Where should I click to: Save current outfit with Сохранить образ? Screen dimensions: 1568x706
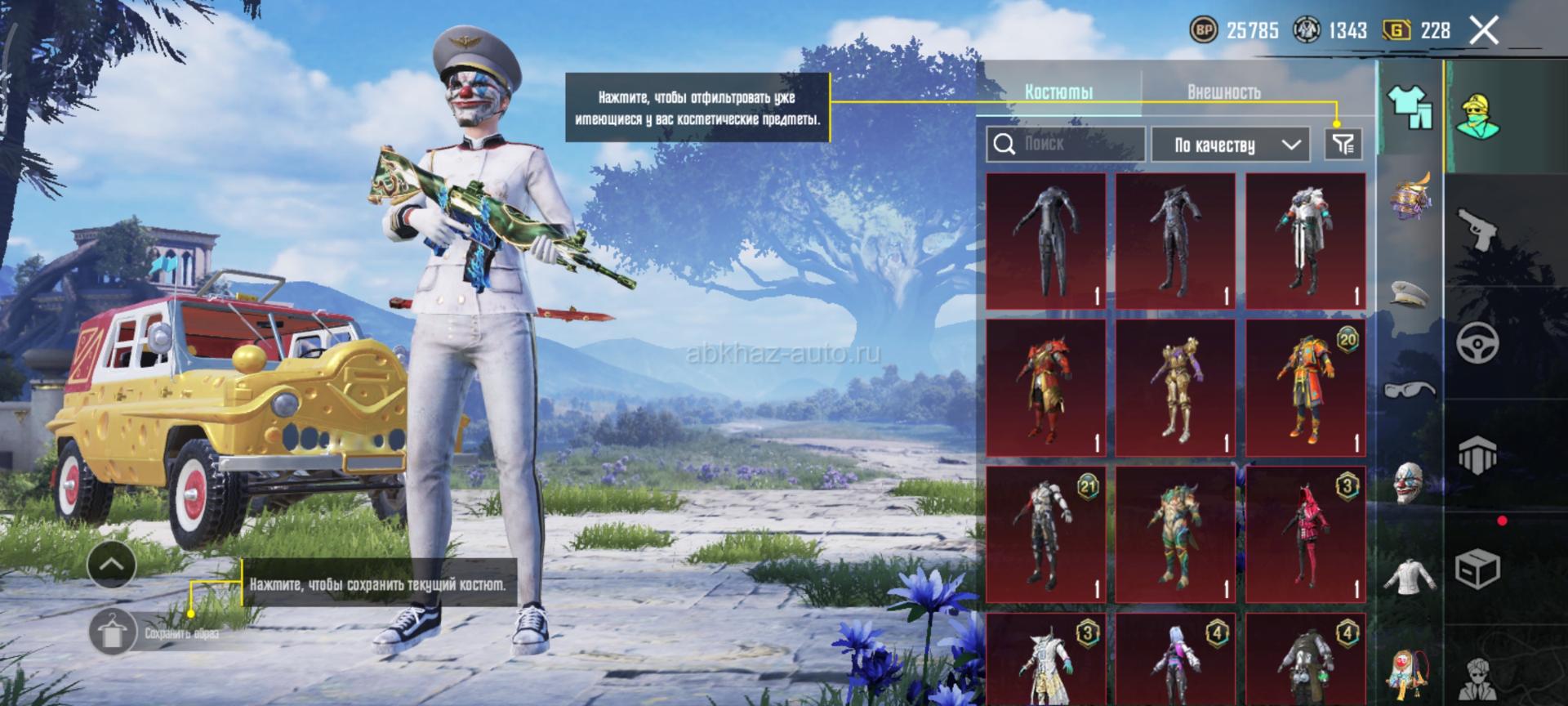pos(114,632)
